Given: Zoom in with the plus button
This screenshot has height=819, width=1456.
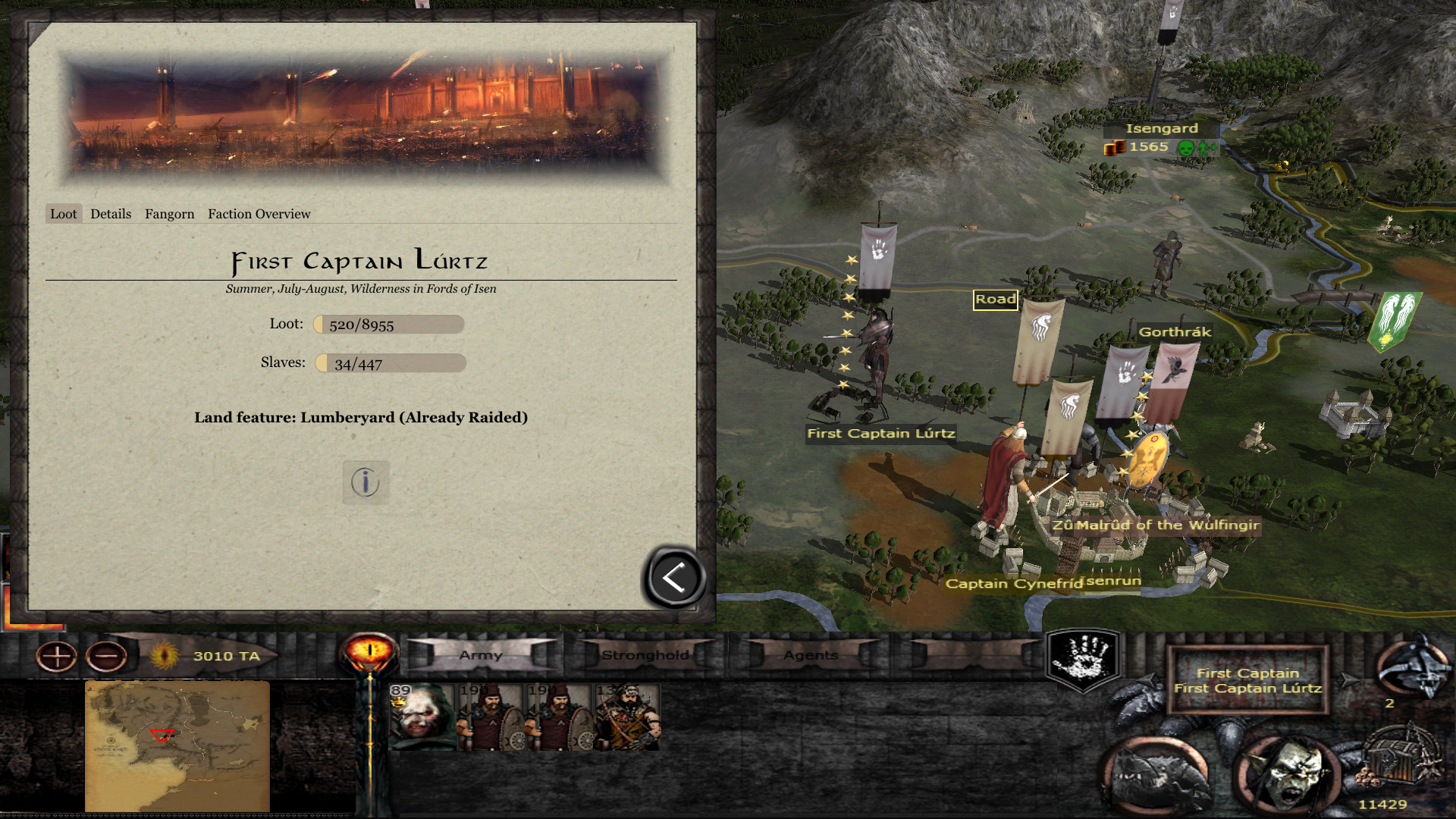Looking at the screenshot, I should click(x=57, y=656).
